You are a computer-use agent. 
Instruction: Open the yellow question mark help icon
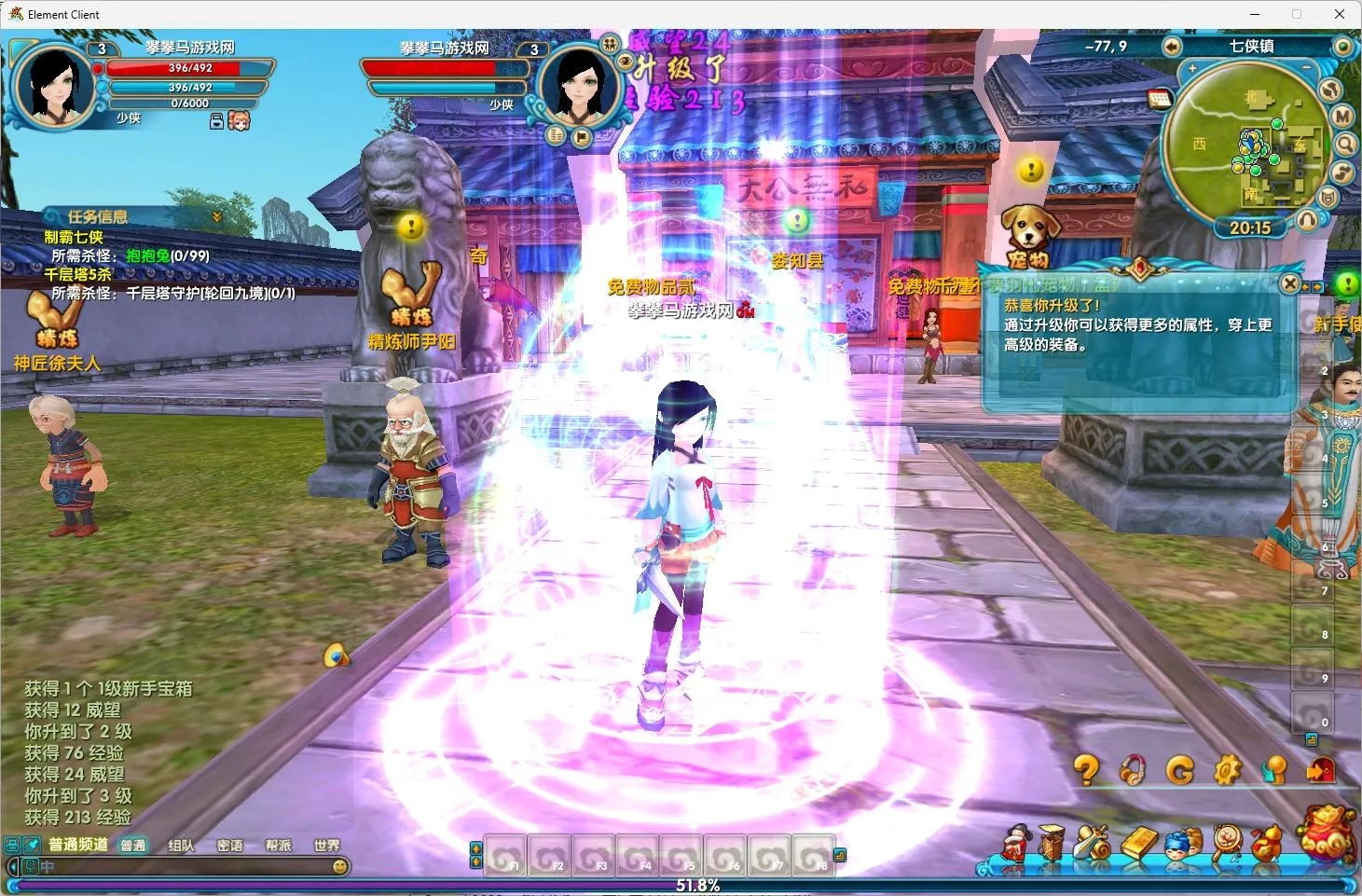pos(1086,769)
